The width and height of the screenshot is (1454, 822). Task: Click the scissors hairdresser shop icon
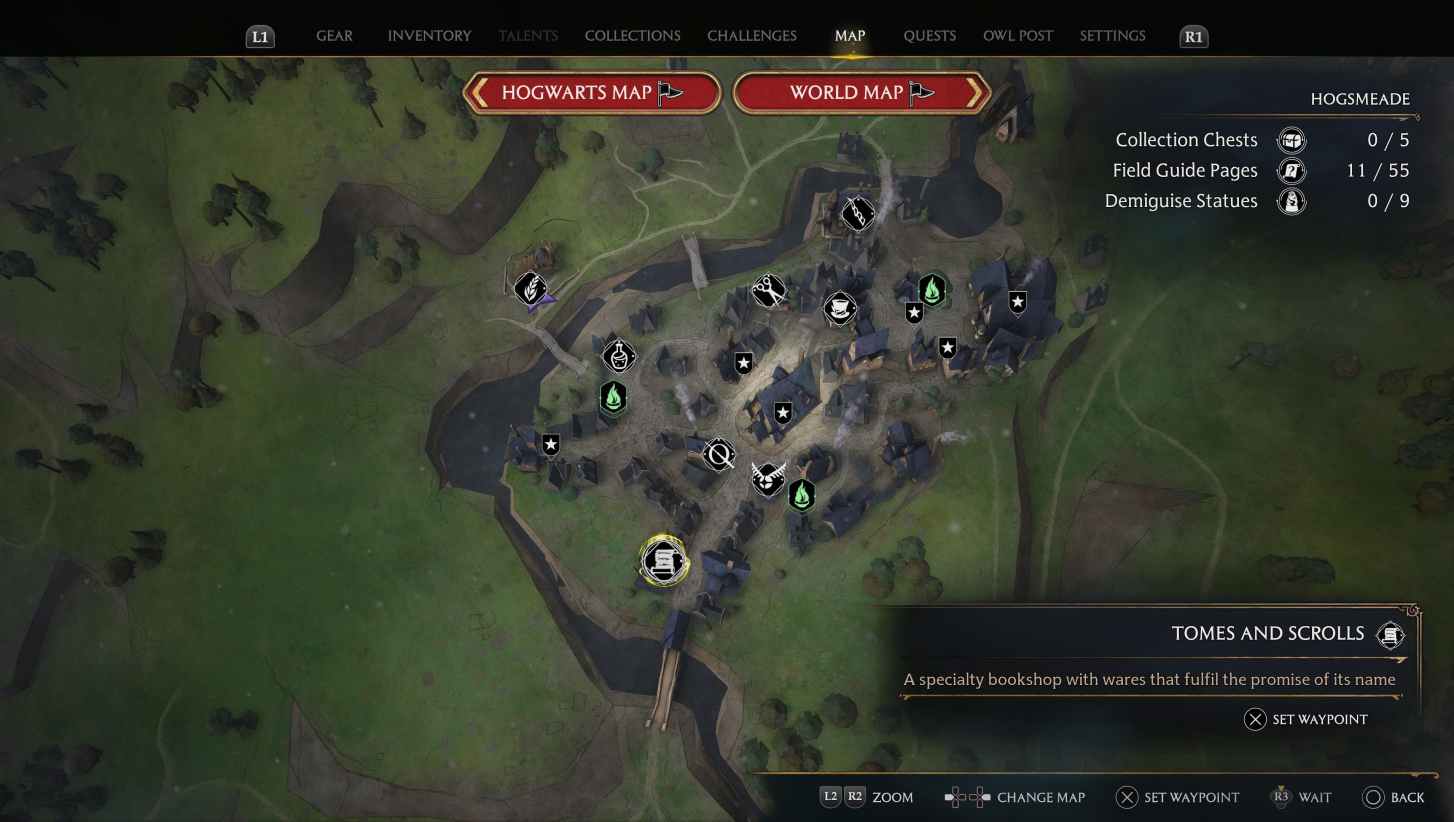pyautogui.click(x=768, y=290)
